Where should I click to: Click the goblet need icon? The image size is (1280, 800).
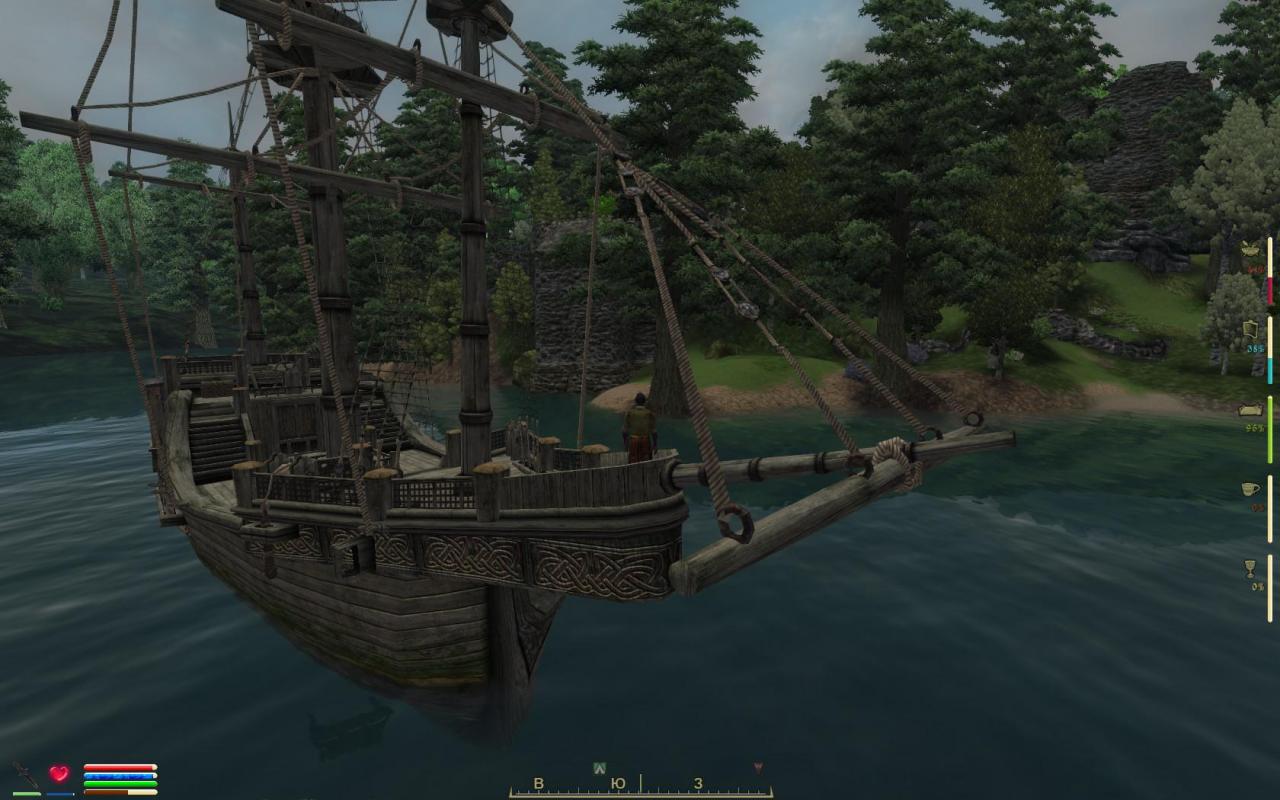pos(1250,568)
